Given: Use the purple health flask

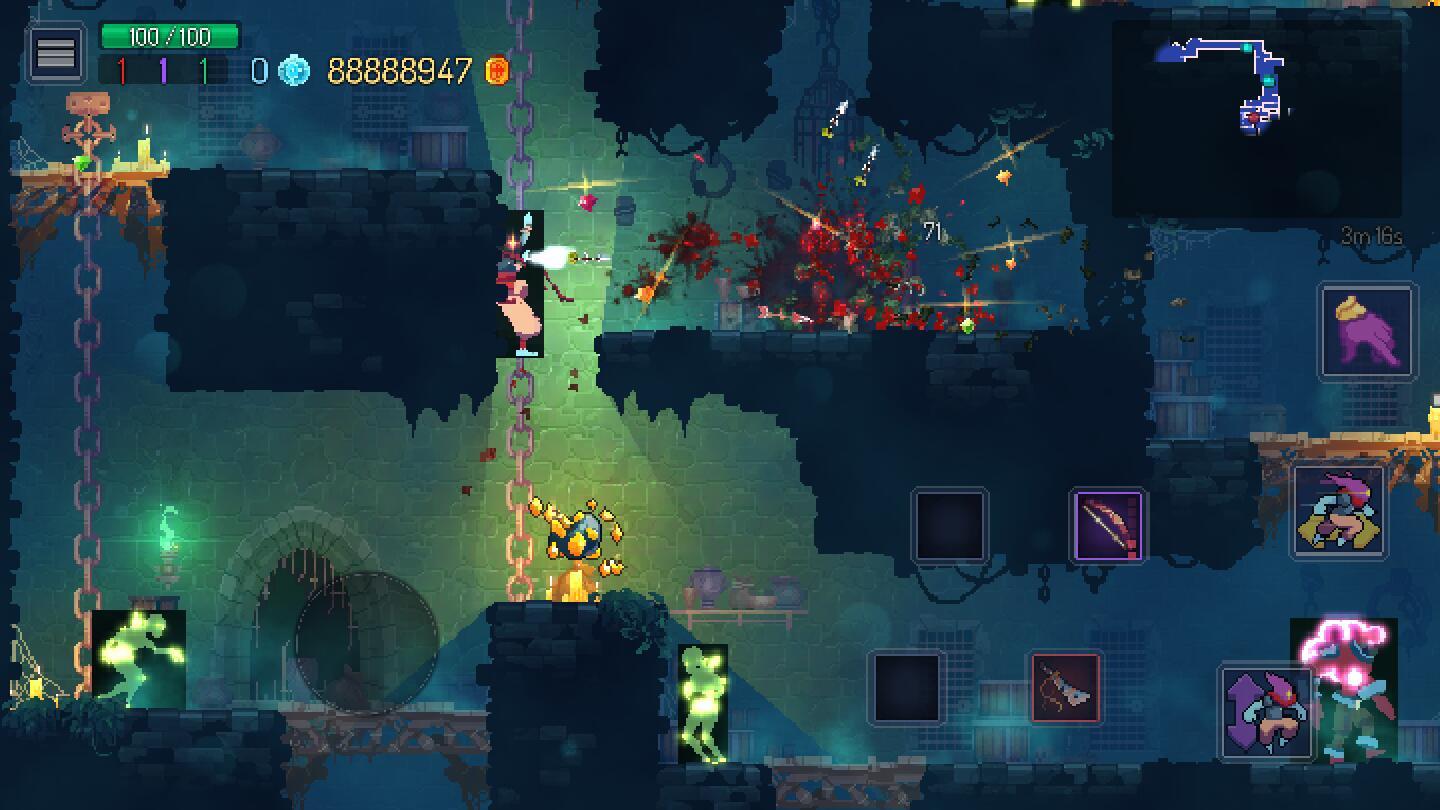Looking at the screenshot, I should pos(1367,331).
